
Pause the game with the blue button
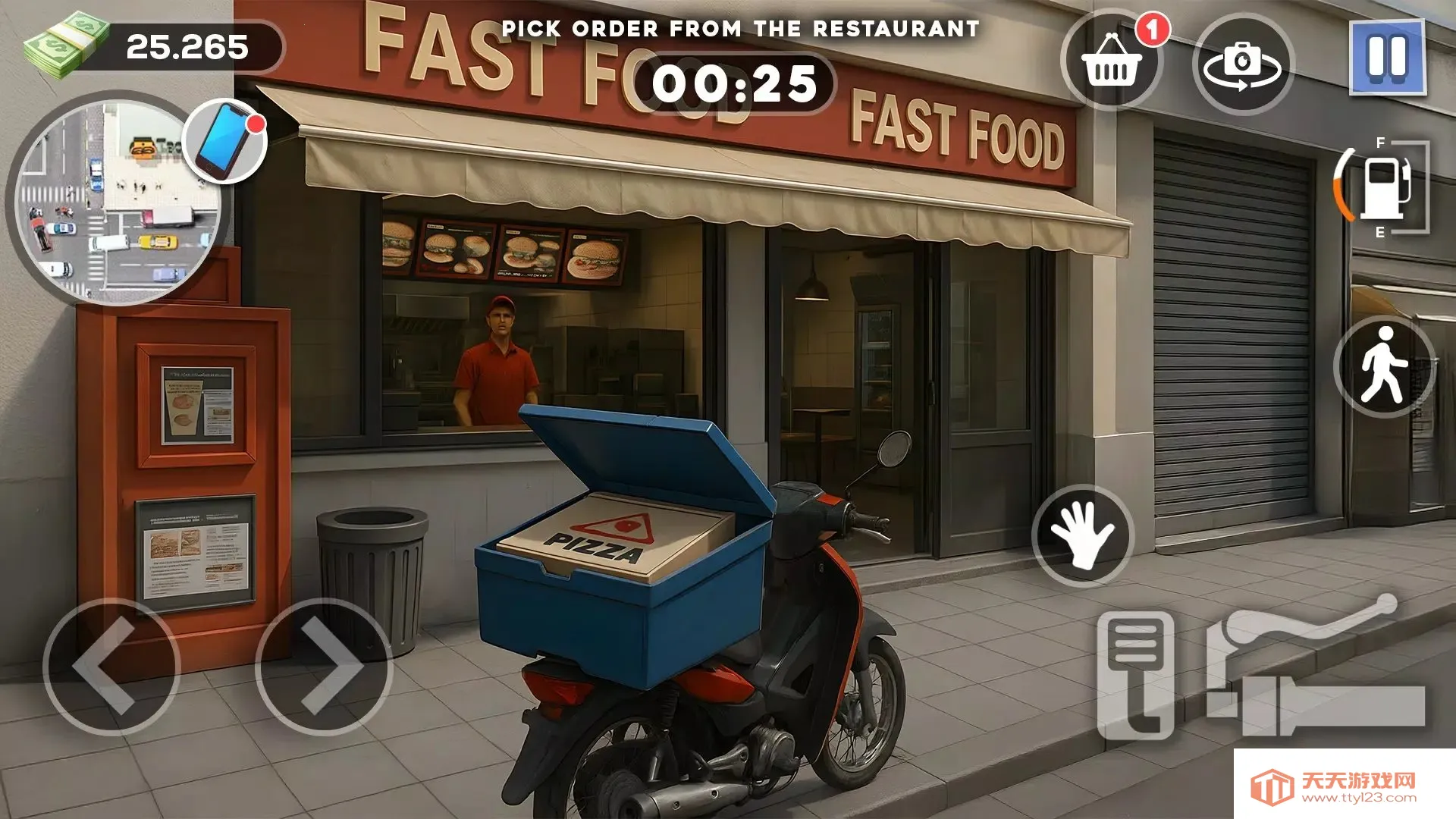tap(1387, 58)
